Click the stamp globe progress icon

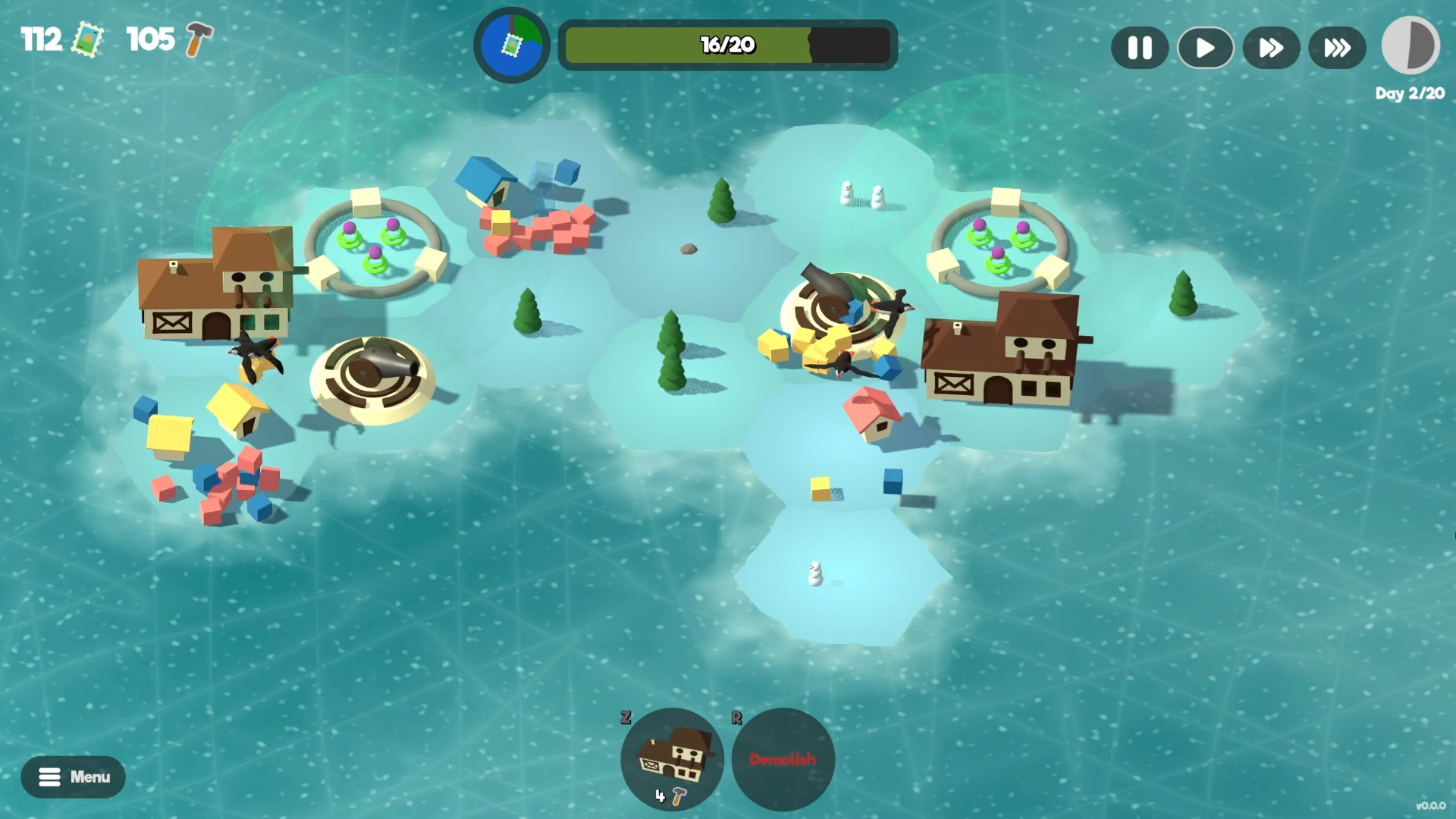coord(512,45)
